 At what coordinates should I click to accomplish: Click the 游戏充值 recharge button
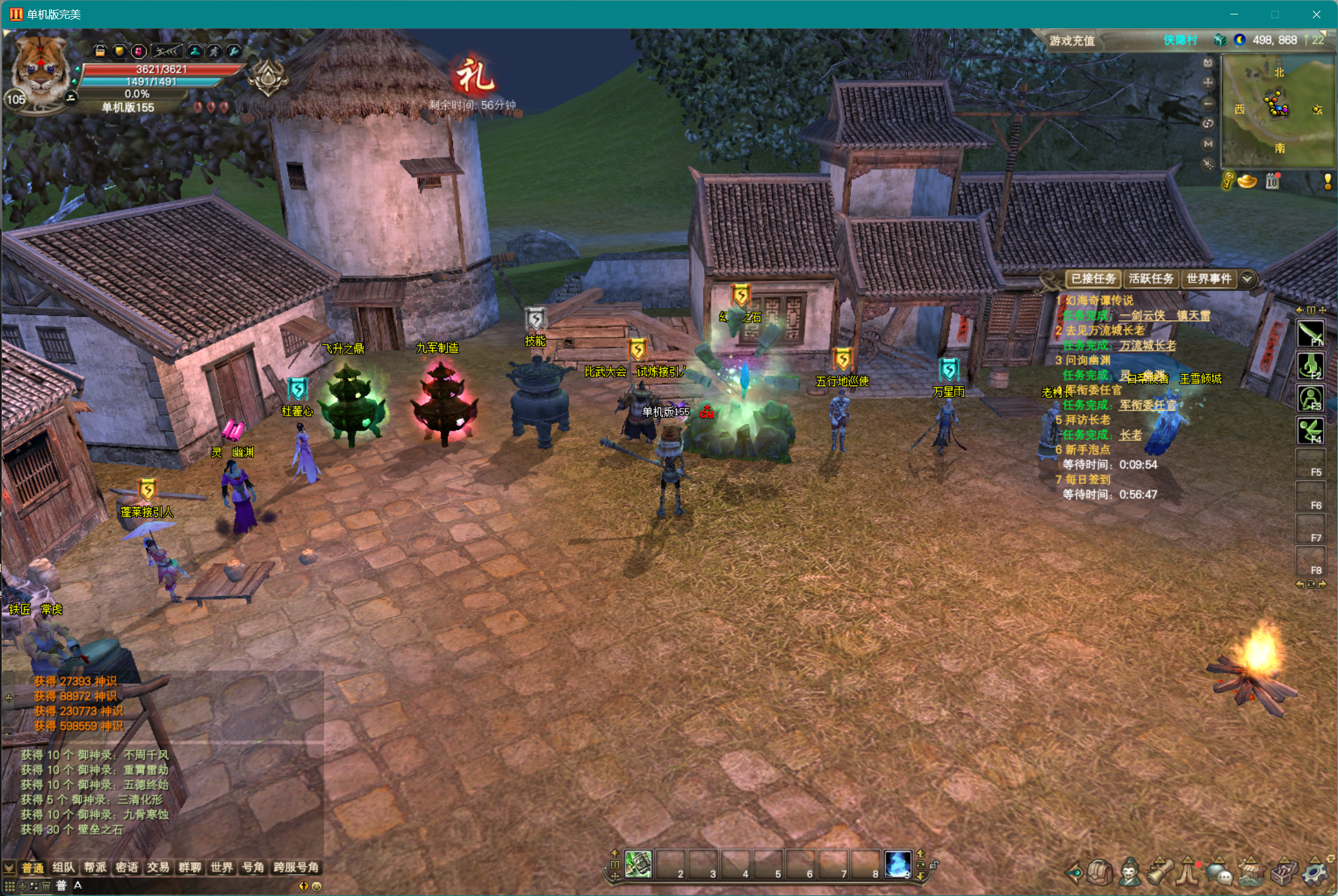coord(1072,41)
